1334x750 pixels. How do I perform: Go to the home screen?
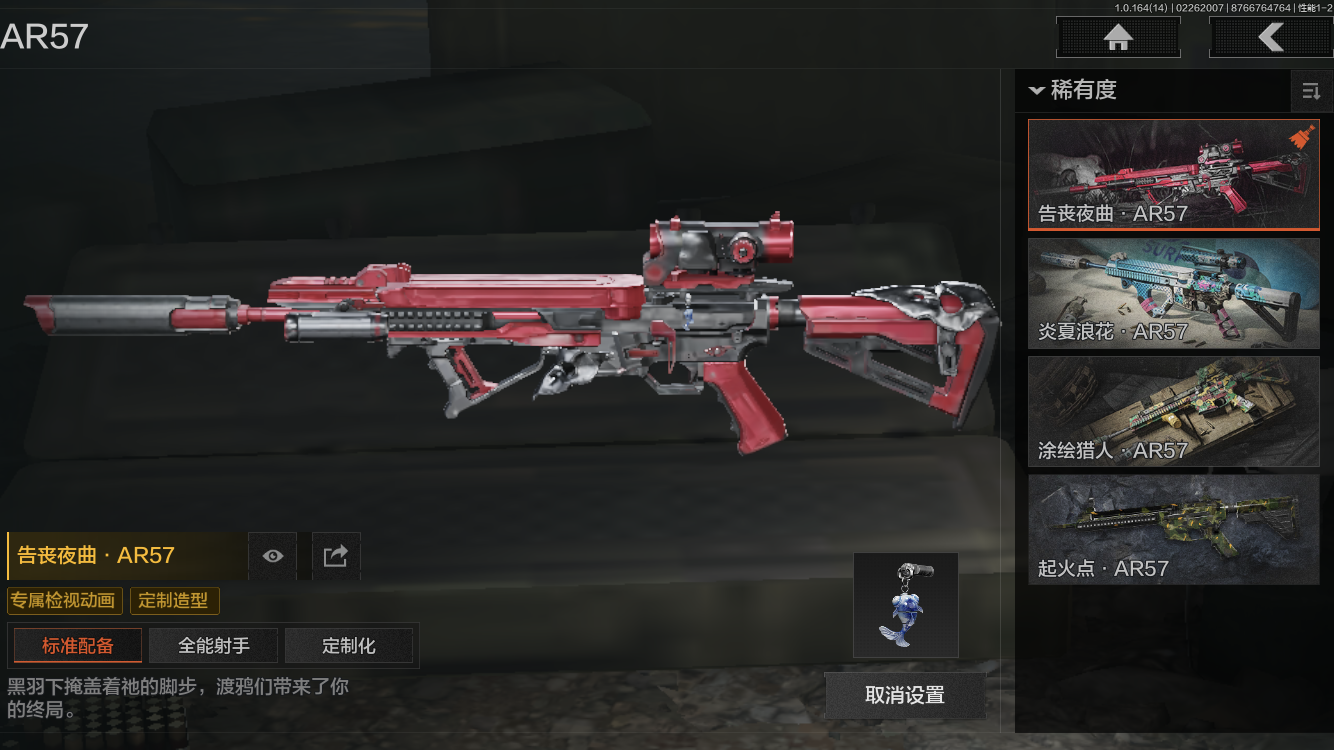click(x=1118, y=38)
